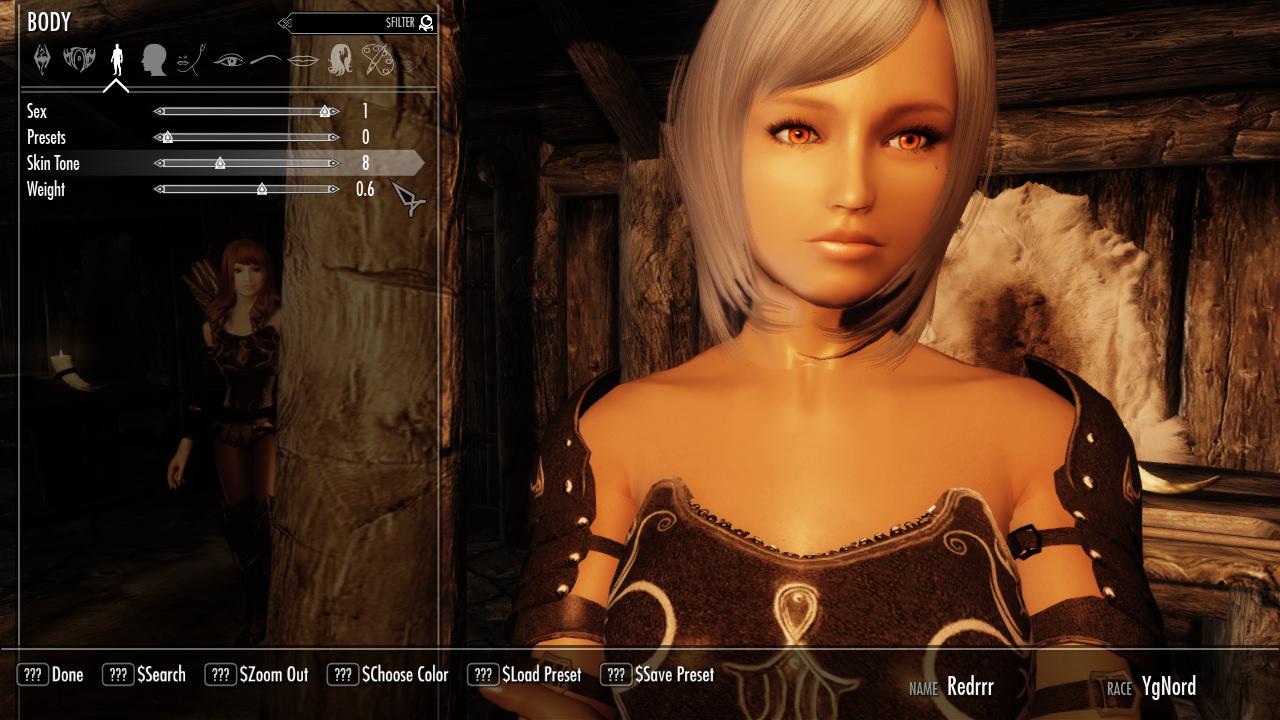Set the Skin Tone slider
This screenshot has height=720, width=1280.
pos(220,164)
